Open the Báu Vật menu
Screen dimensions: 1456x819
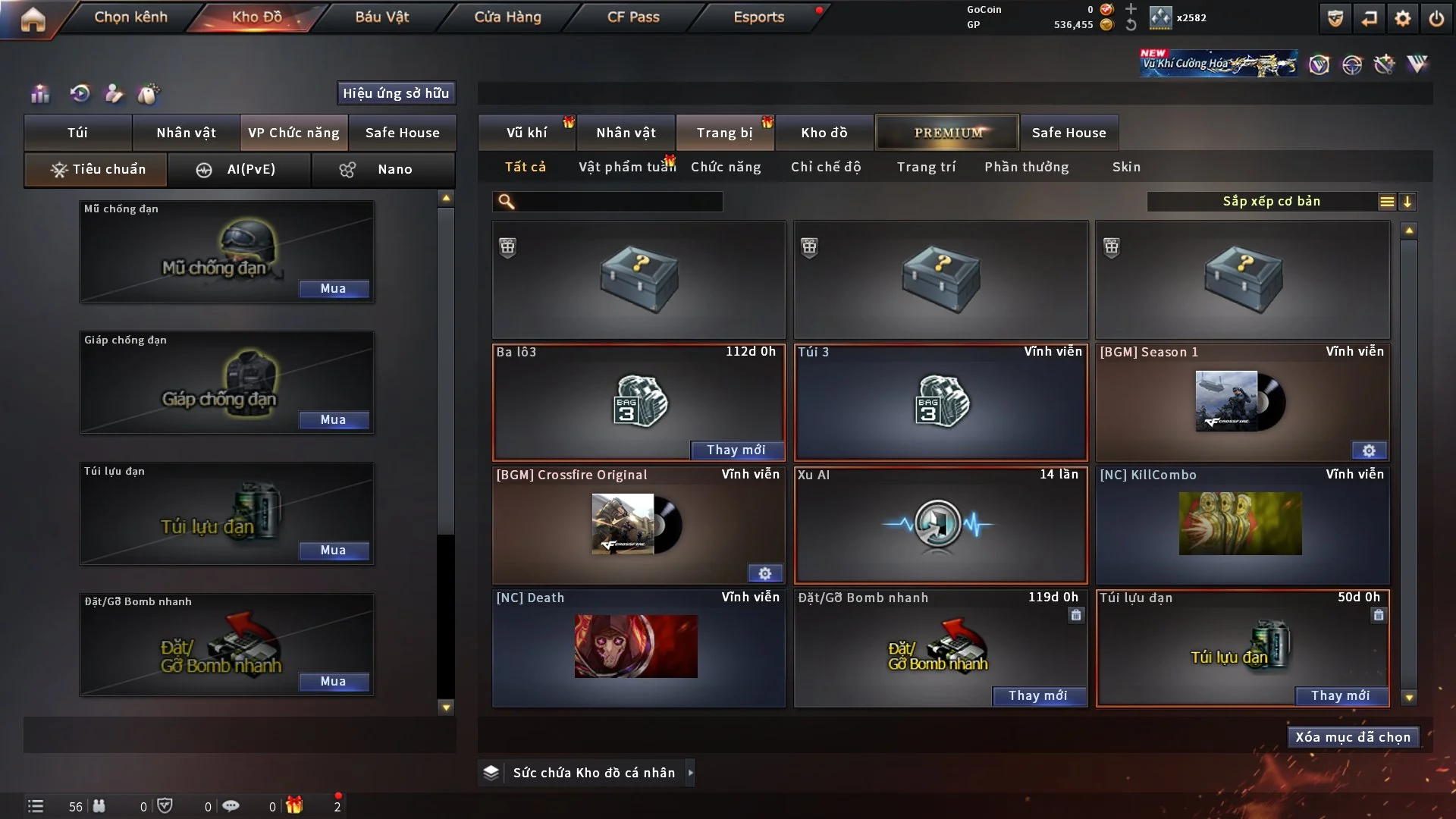pos(381,17)
